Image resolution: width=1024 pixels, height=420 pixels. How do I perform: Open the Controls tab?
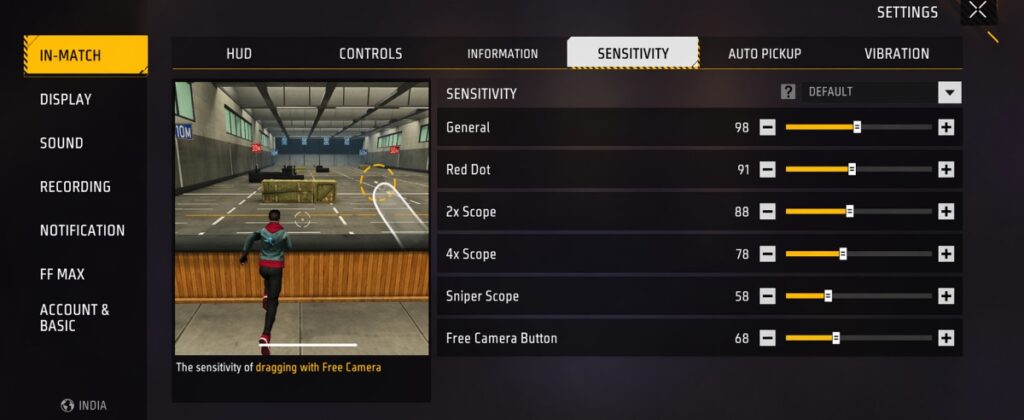click(370, 54)
